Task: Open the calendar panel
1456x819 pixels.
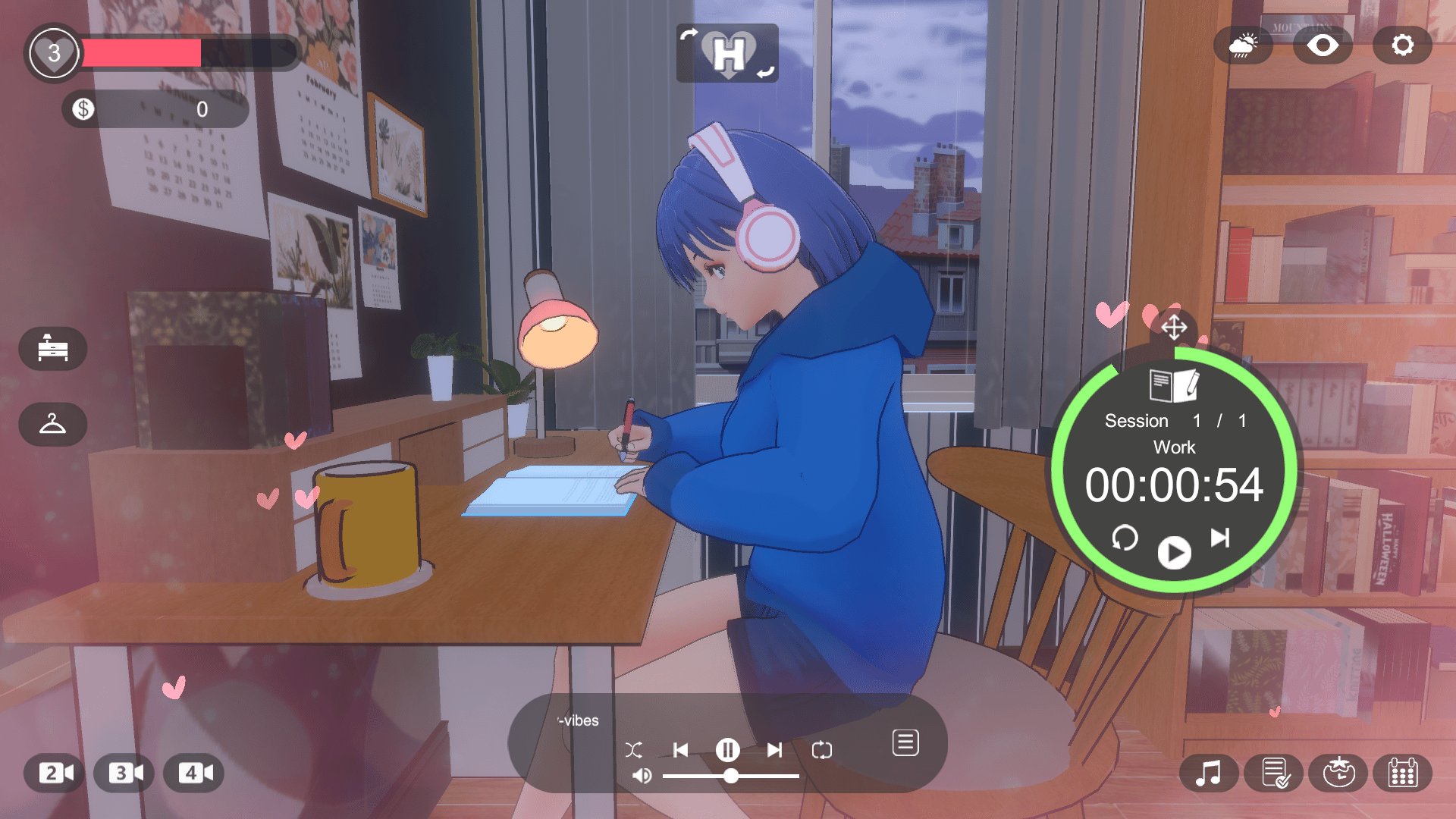Action: pos(1405,773)
